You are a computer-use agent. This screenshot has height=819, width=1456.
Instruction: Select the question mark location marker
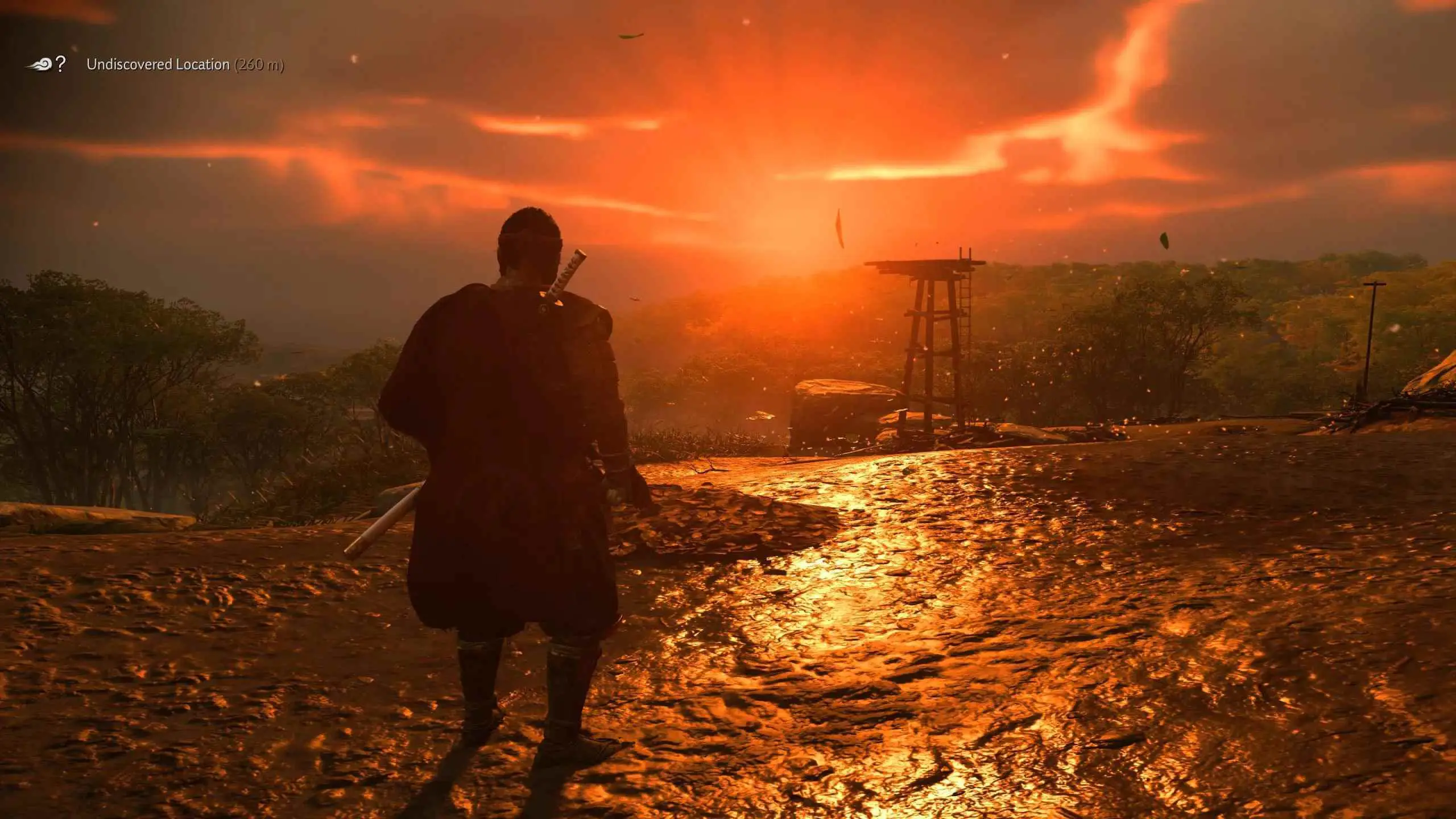point(60,64)
